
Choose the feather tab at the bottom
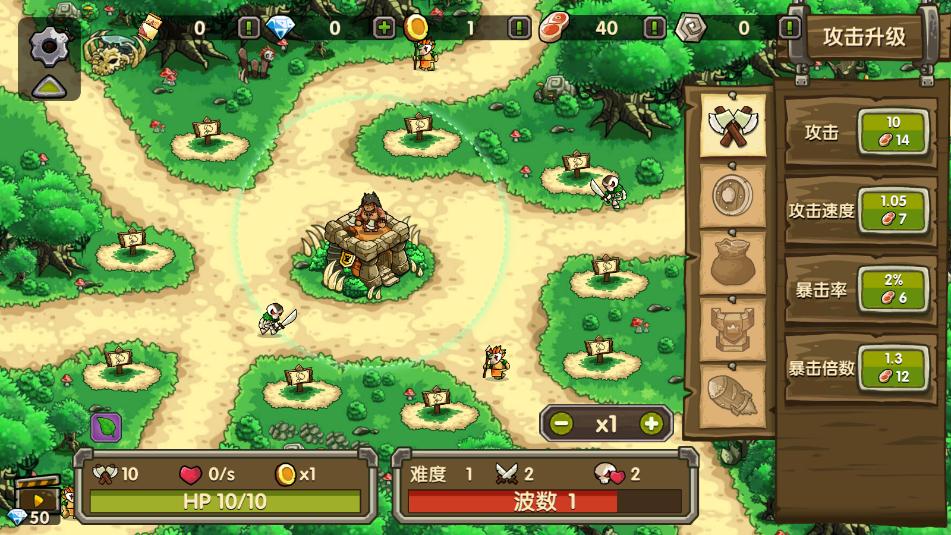731,396
